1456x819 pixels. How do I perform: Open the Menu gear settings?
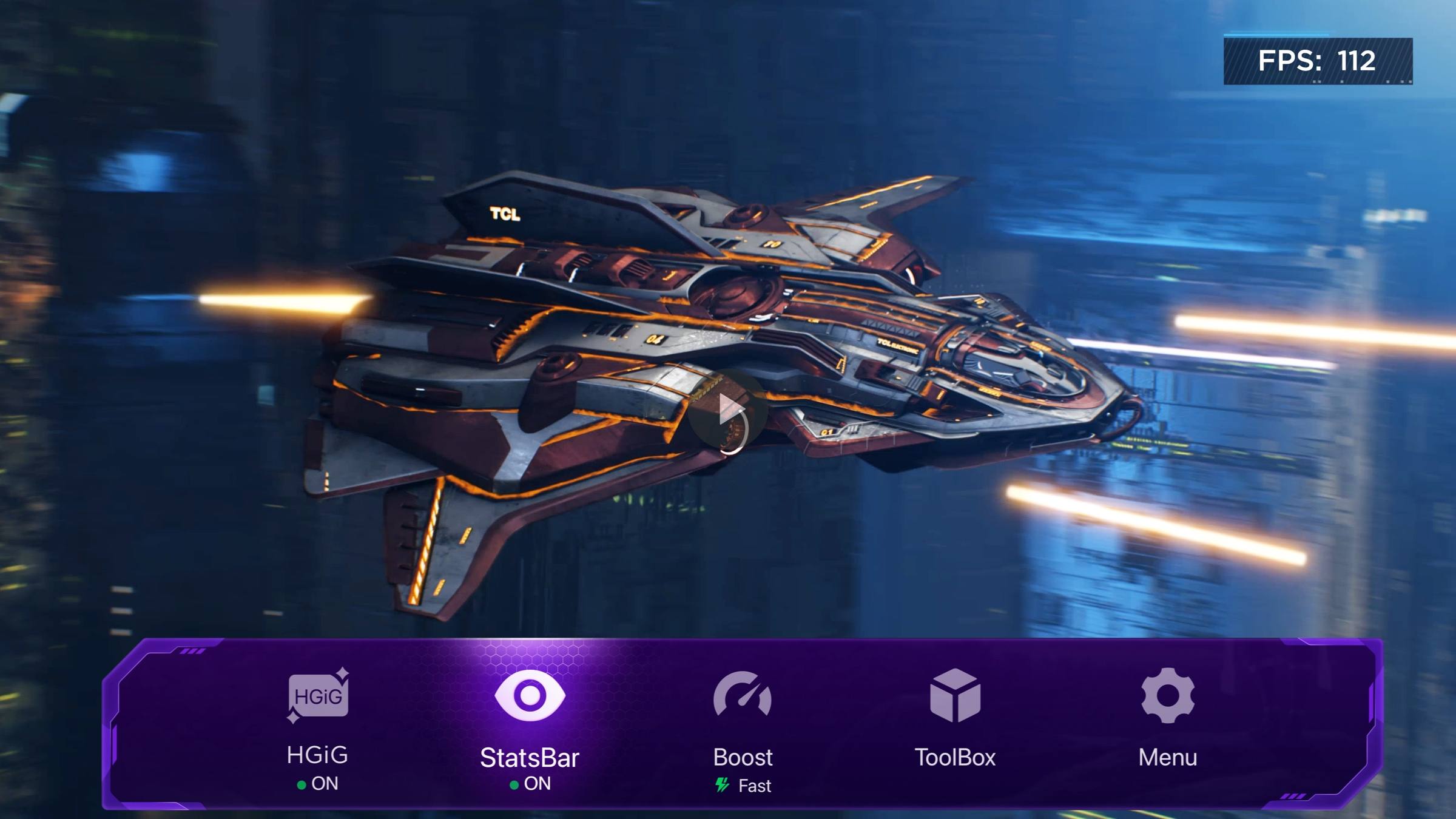pyautogui.click(x=1167, y=696)
